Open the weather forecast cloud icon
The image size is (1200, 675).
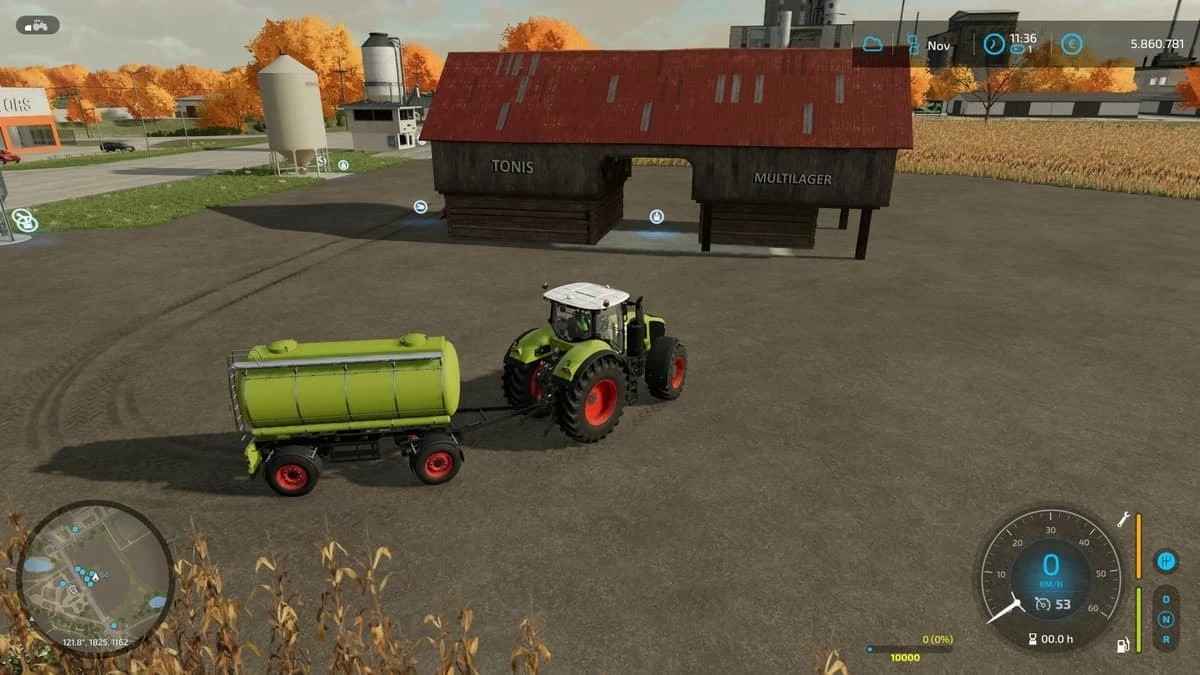coord(872,44)
